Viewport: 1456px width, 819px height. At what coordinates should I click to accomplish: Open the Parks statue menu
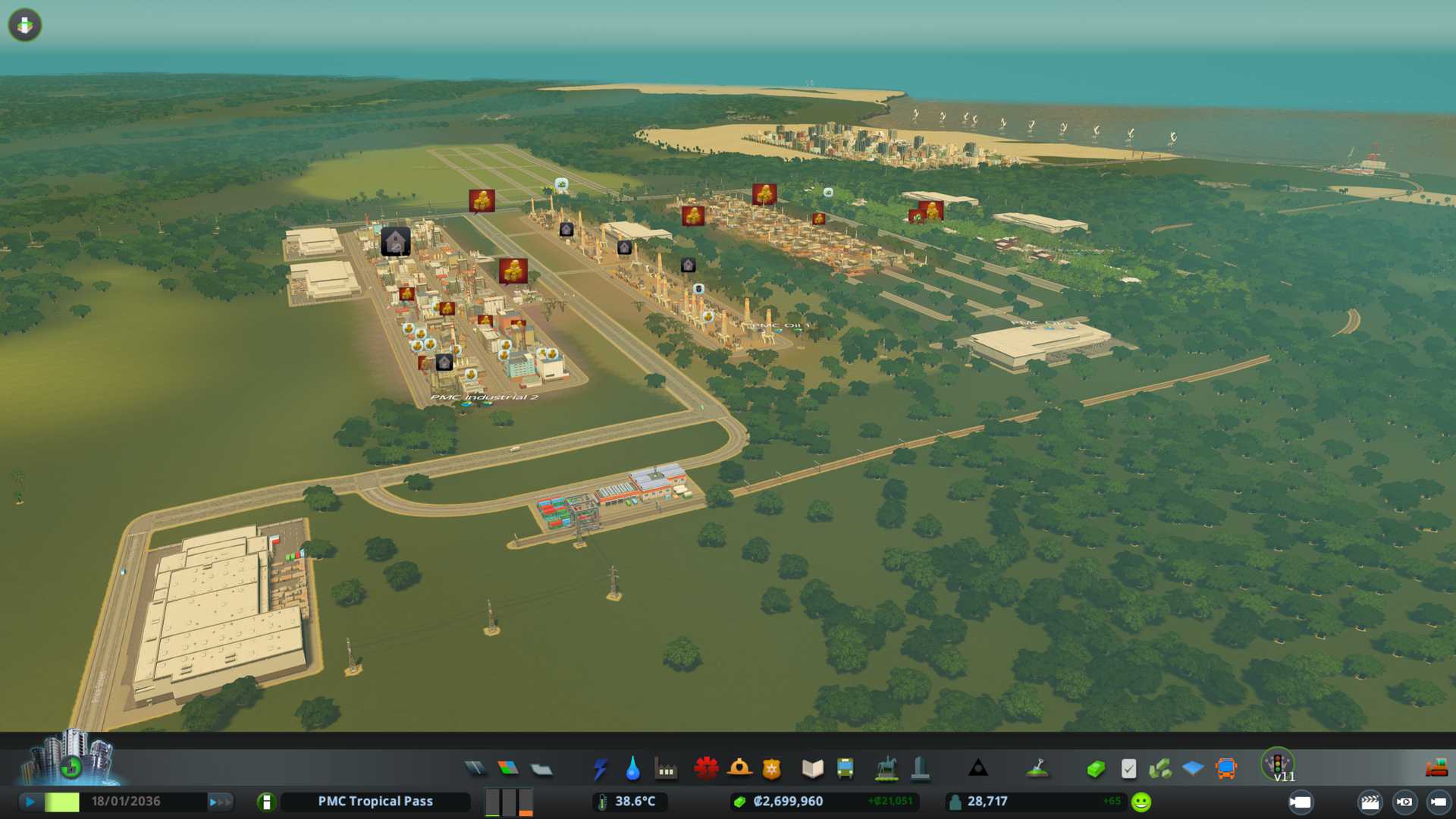(x=886, y=769)
